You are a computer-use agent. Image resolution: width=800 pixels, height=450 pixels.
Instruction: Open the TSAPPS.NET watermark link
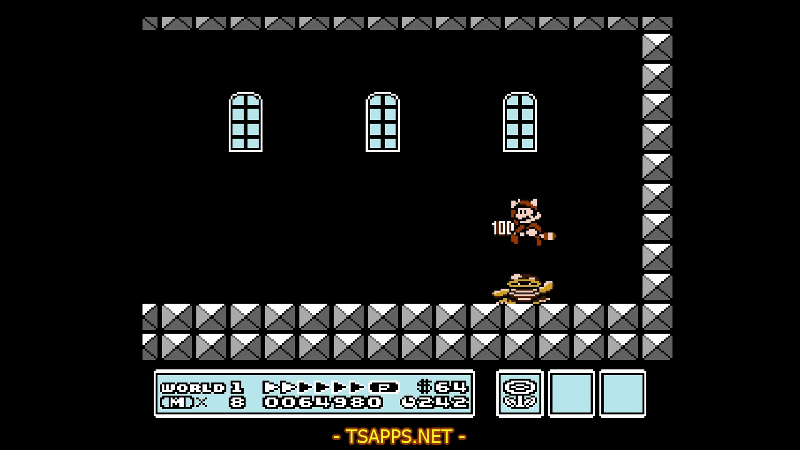click(399, 436)
